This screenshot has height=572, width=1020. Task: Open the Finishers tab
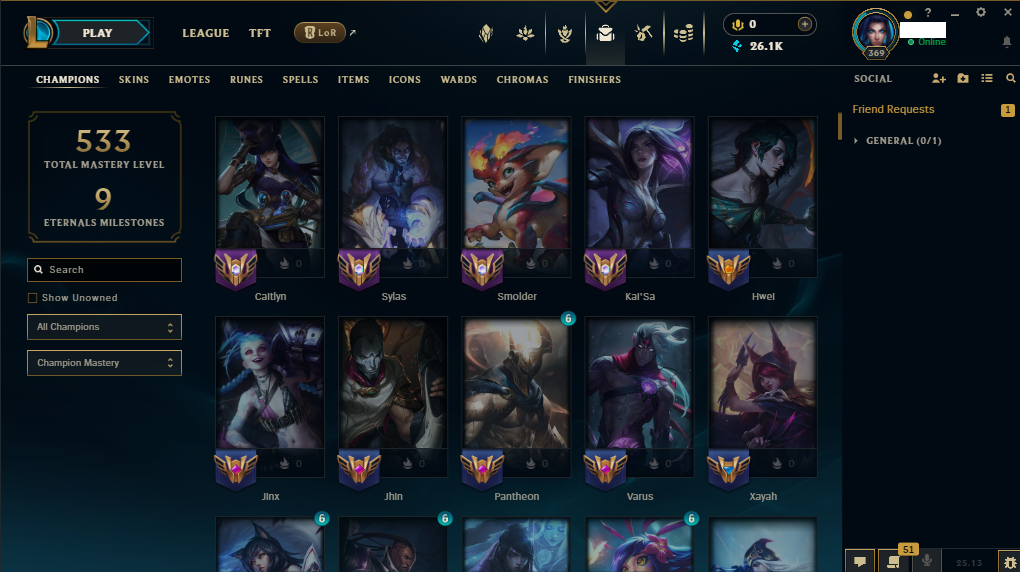[x=594, y=80]
